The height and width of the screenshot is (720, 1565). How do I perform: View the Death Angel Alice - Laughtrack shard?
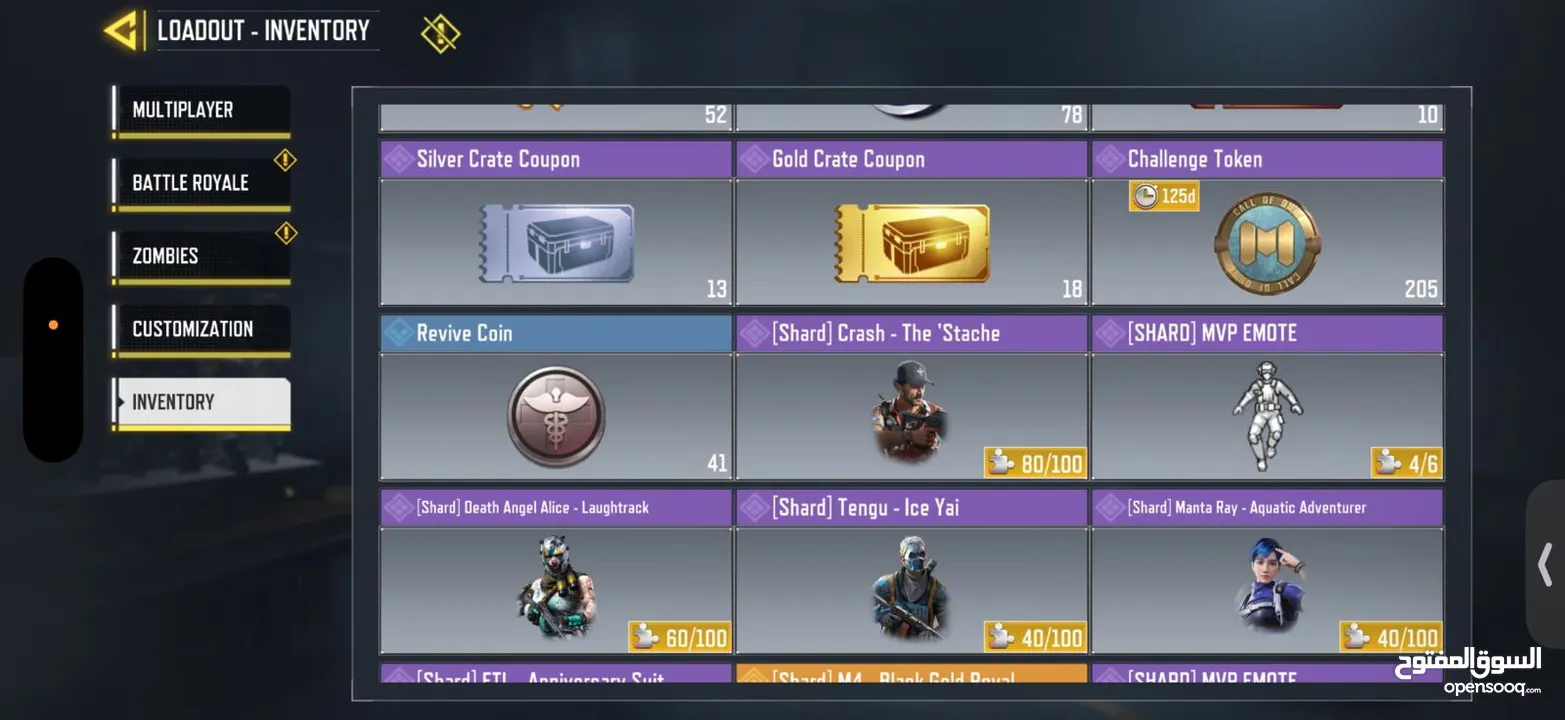click(554, 590)
